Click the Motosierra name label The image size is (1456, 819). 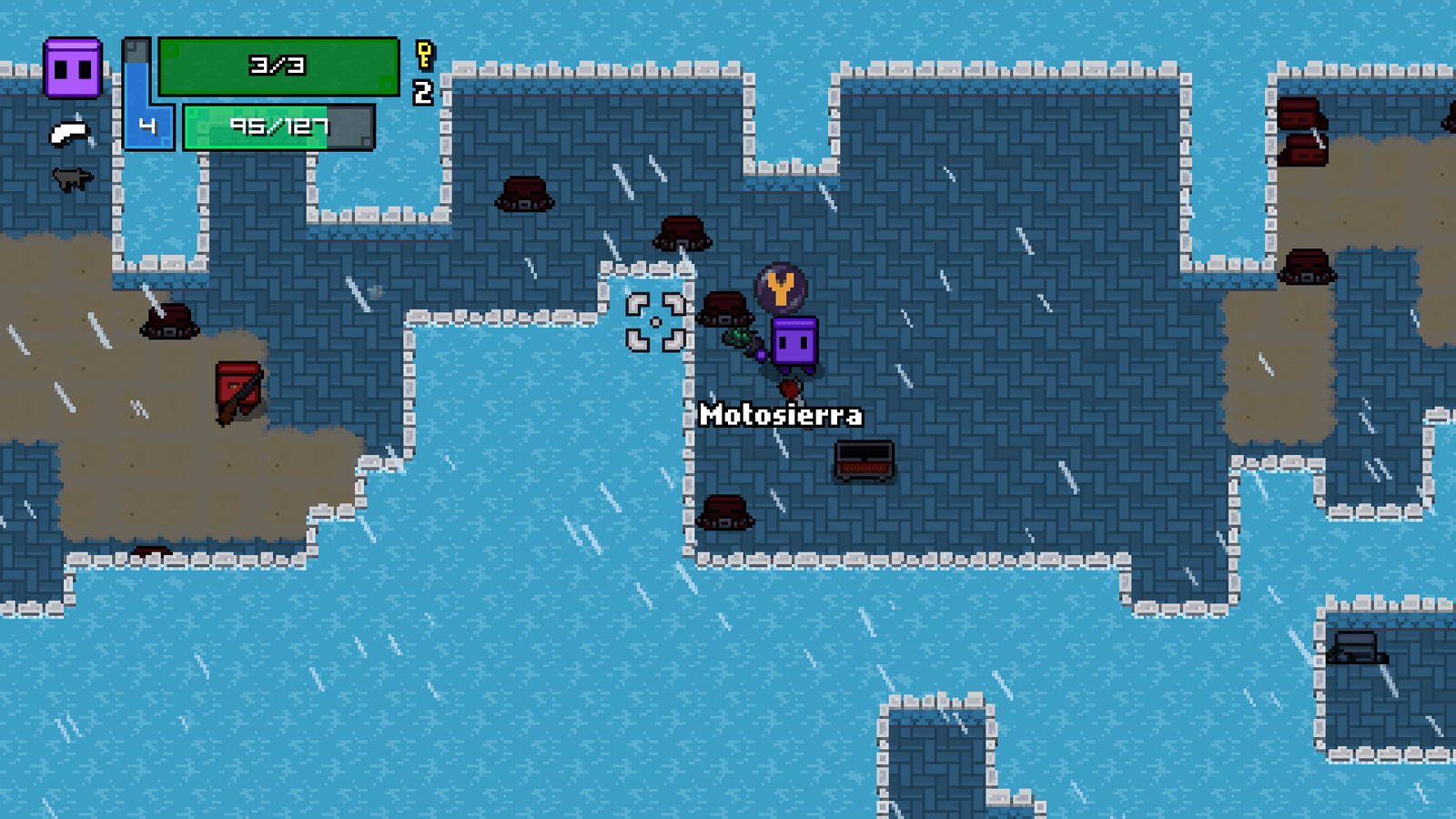point(781,415)
